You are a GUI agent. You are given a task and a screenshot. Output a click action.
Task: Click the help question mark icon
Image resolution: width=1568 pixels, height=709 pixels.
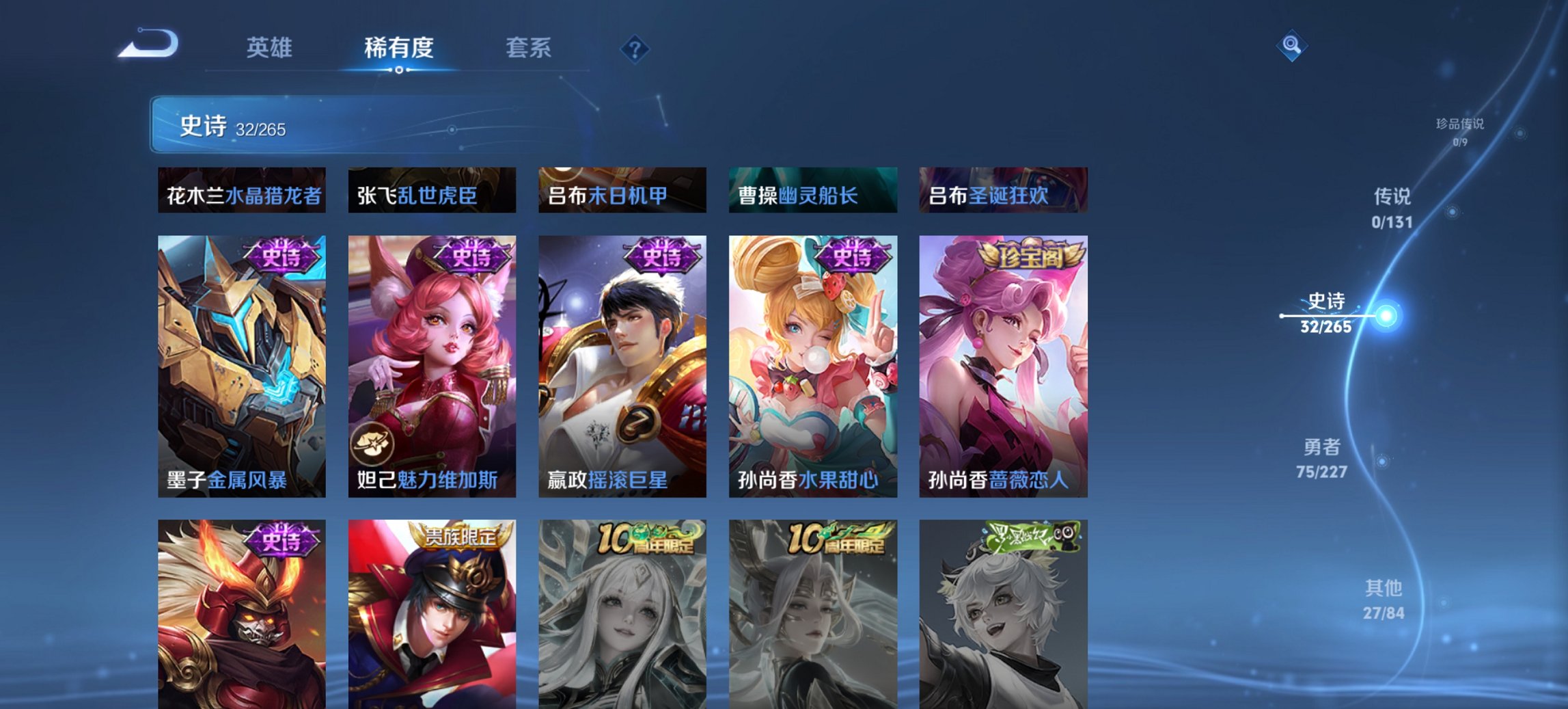coord(634,49)
